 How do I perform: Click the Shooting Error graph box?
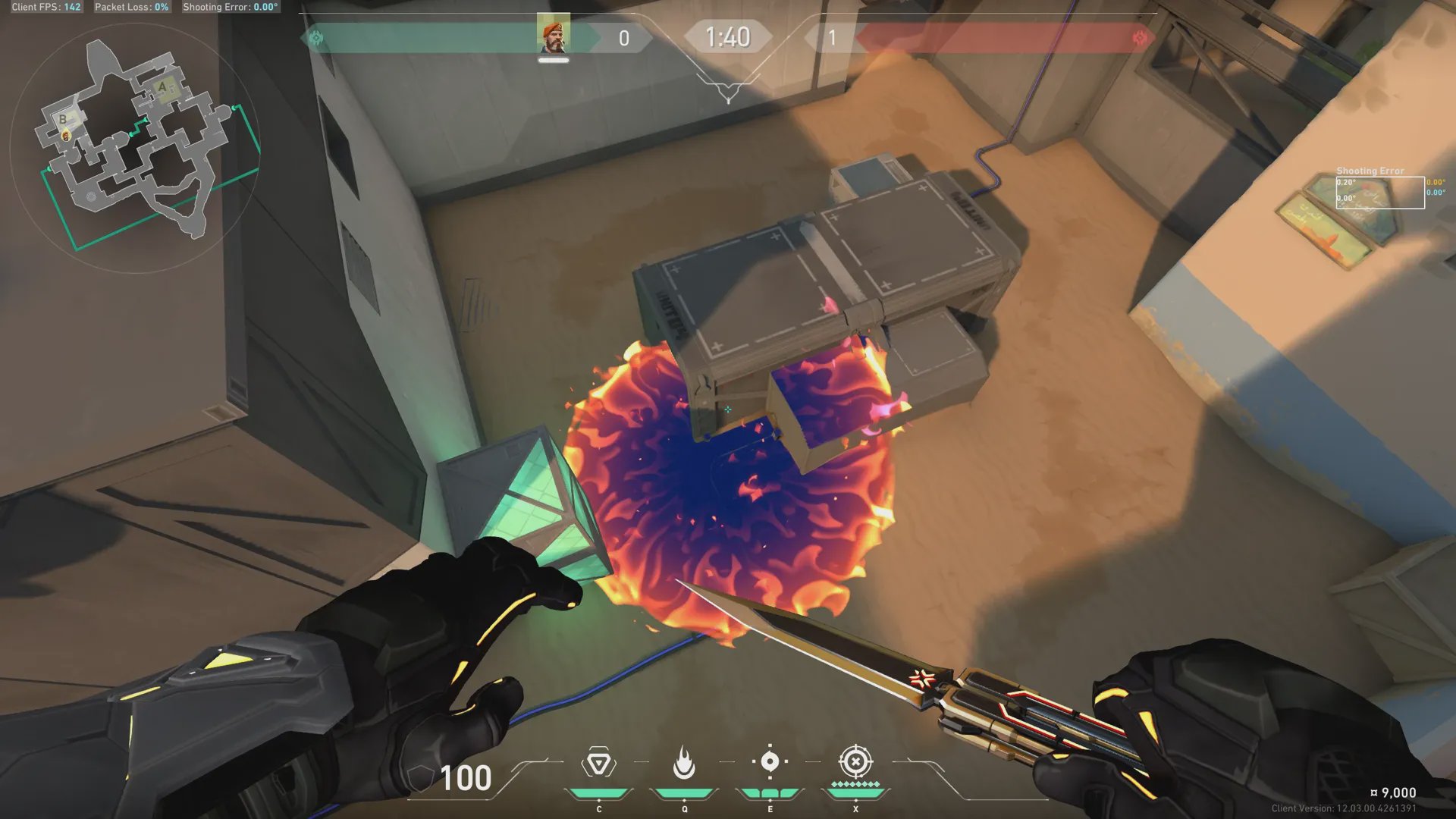pos(1379,193)
